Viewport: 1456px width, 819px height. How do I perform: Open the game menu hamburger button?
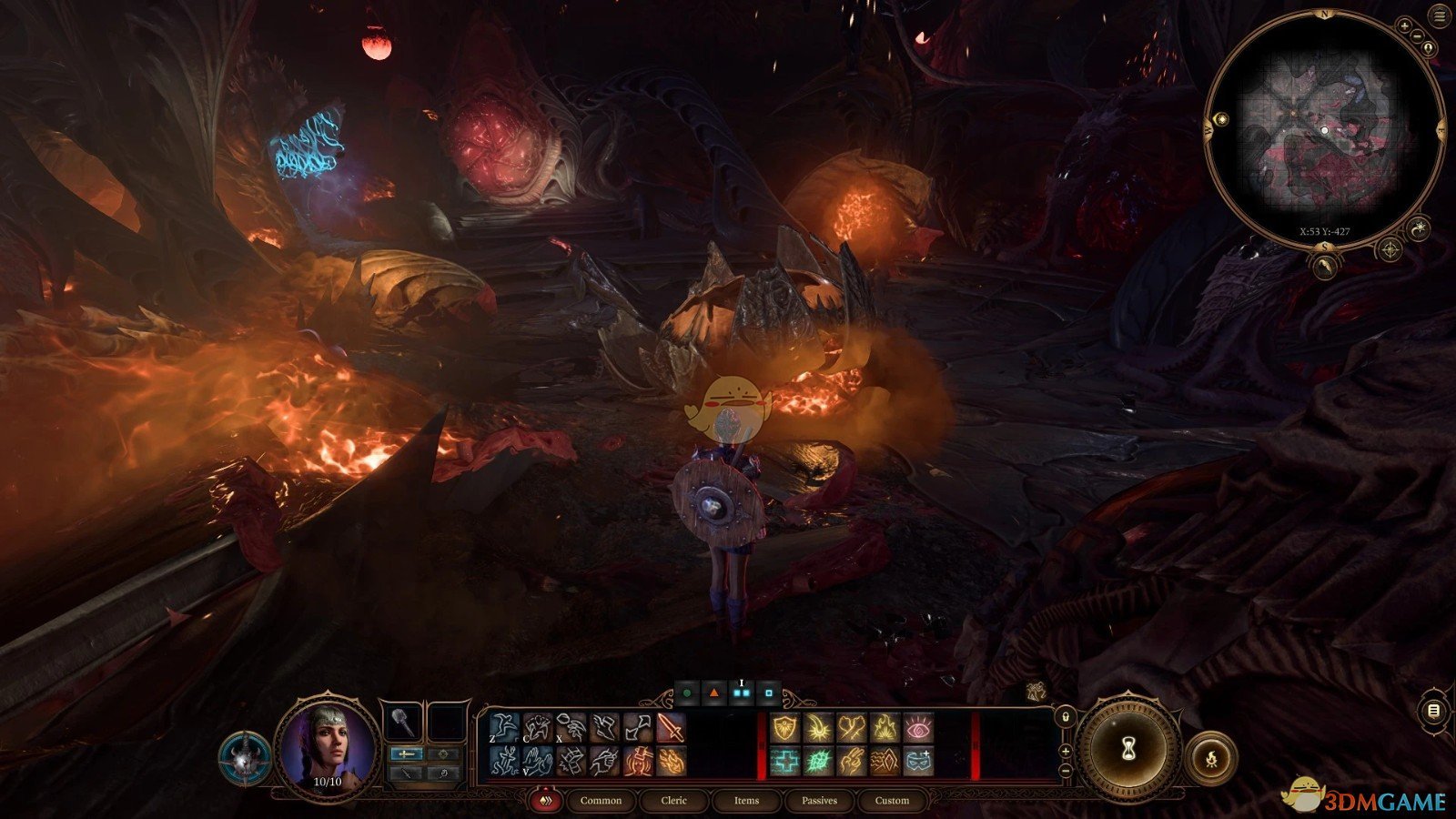[x=1439, y=16]
